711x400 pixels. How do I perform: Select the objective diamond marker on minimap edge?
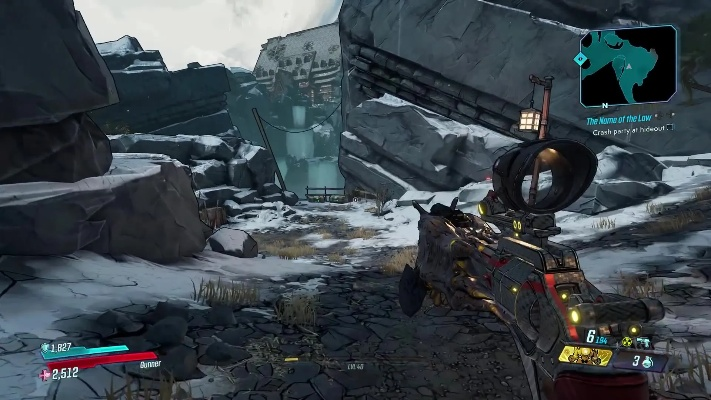581,58
